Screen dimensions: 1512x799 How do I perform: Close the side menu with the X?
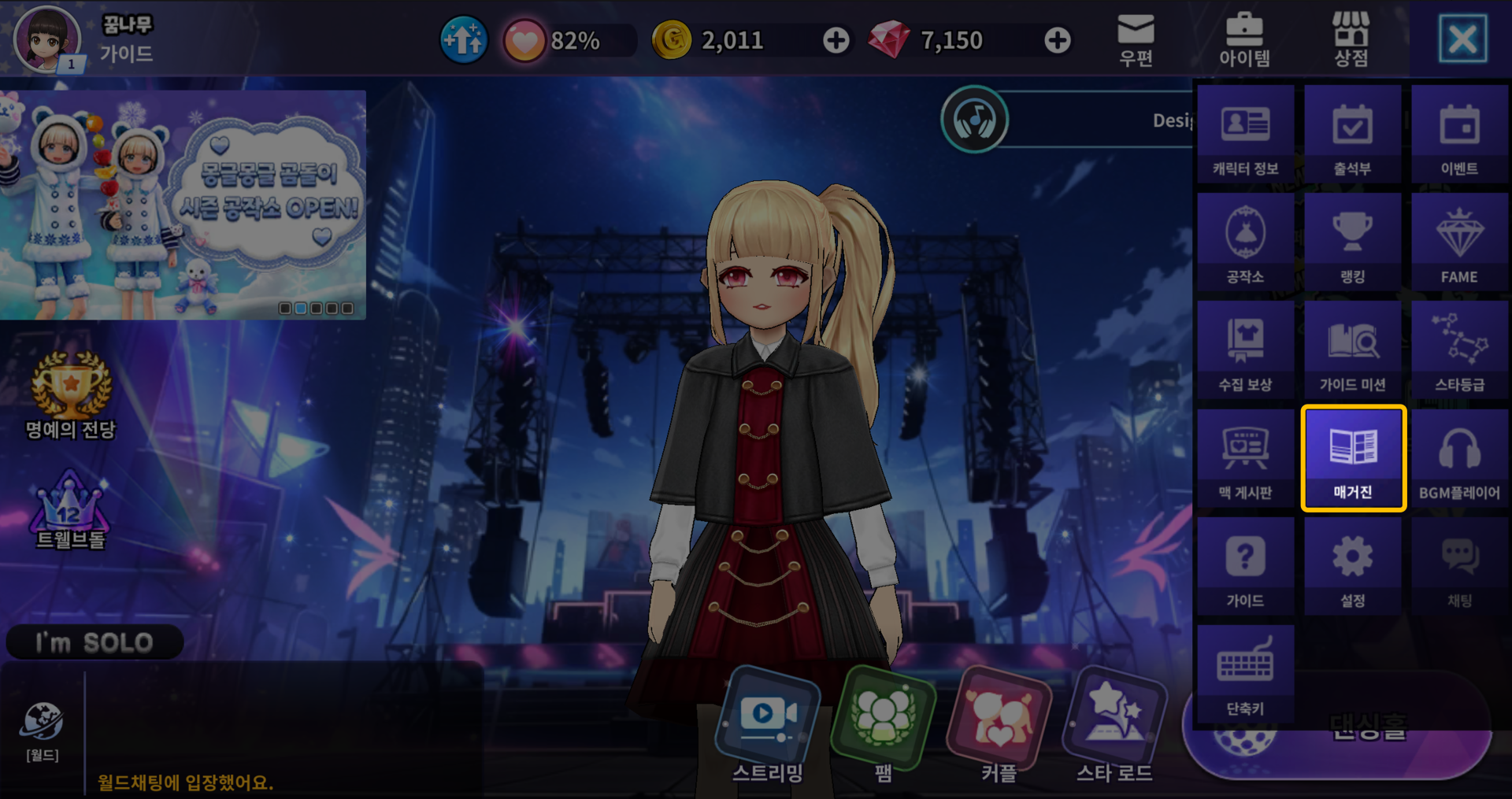1462,39
